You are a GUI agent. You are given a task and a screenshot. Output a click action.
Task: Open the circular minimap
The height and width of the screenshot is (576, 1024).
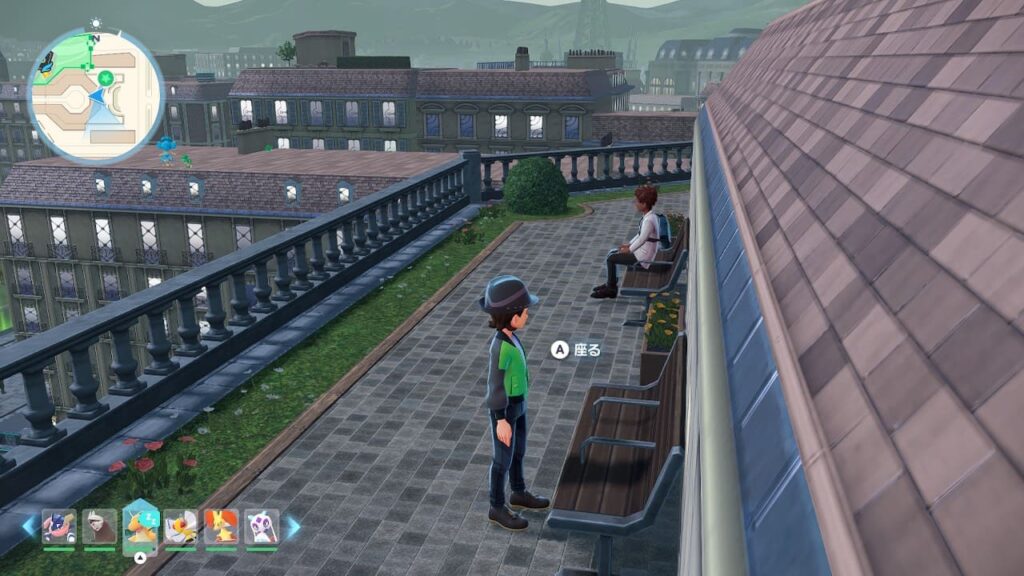click(x=96, y=96)
